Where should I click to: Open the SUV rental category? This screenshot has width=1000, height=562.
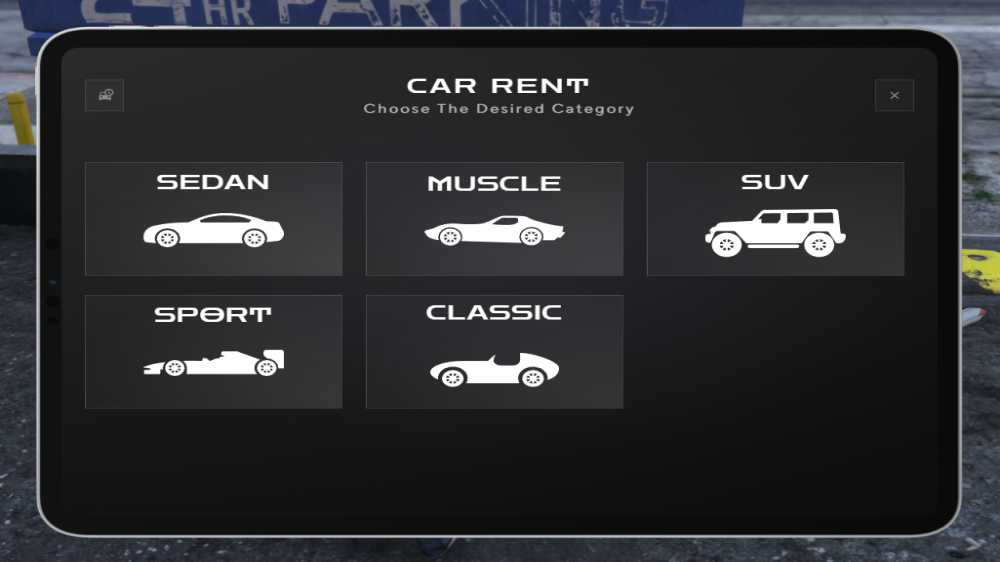(x=775, y=219)
